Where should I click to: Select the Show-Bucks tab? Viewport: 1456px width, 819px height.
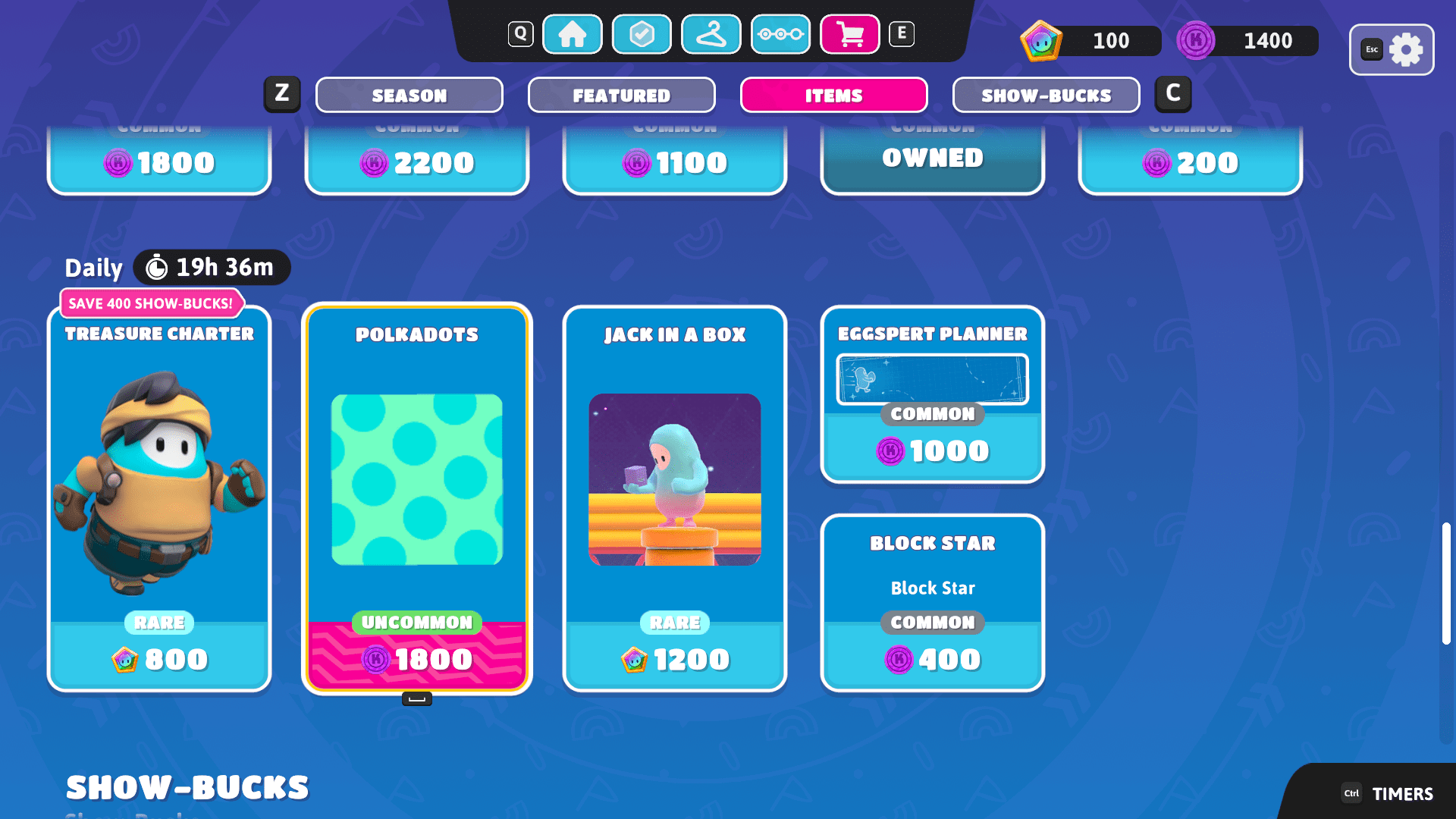1046,95
